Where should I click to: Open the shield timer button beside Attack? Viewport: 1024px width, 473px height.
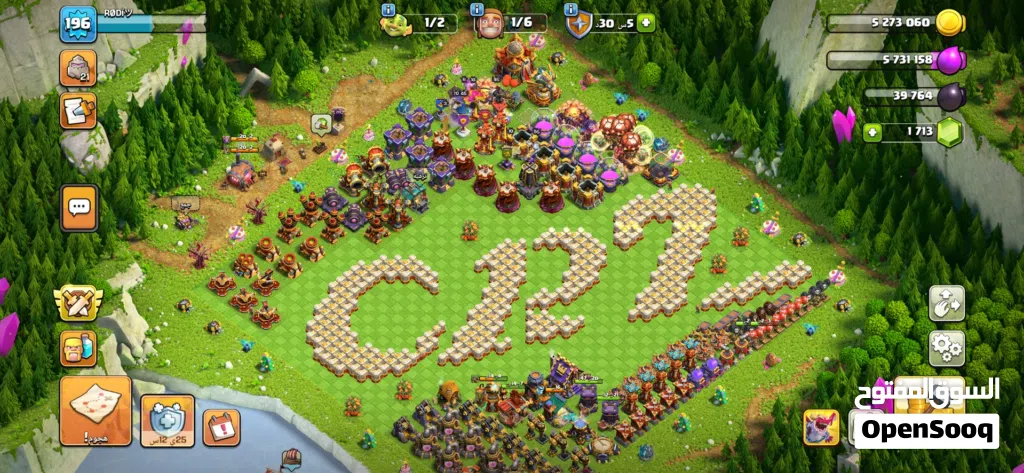click(167, 420)
